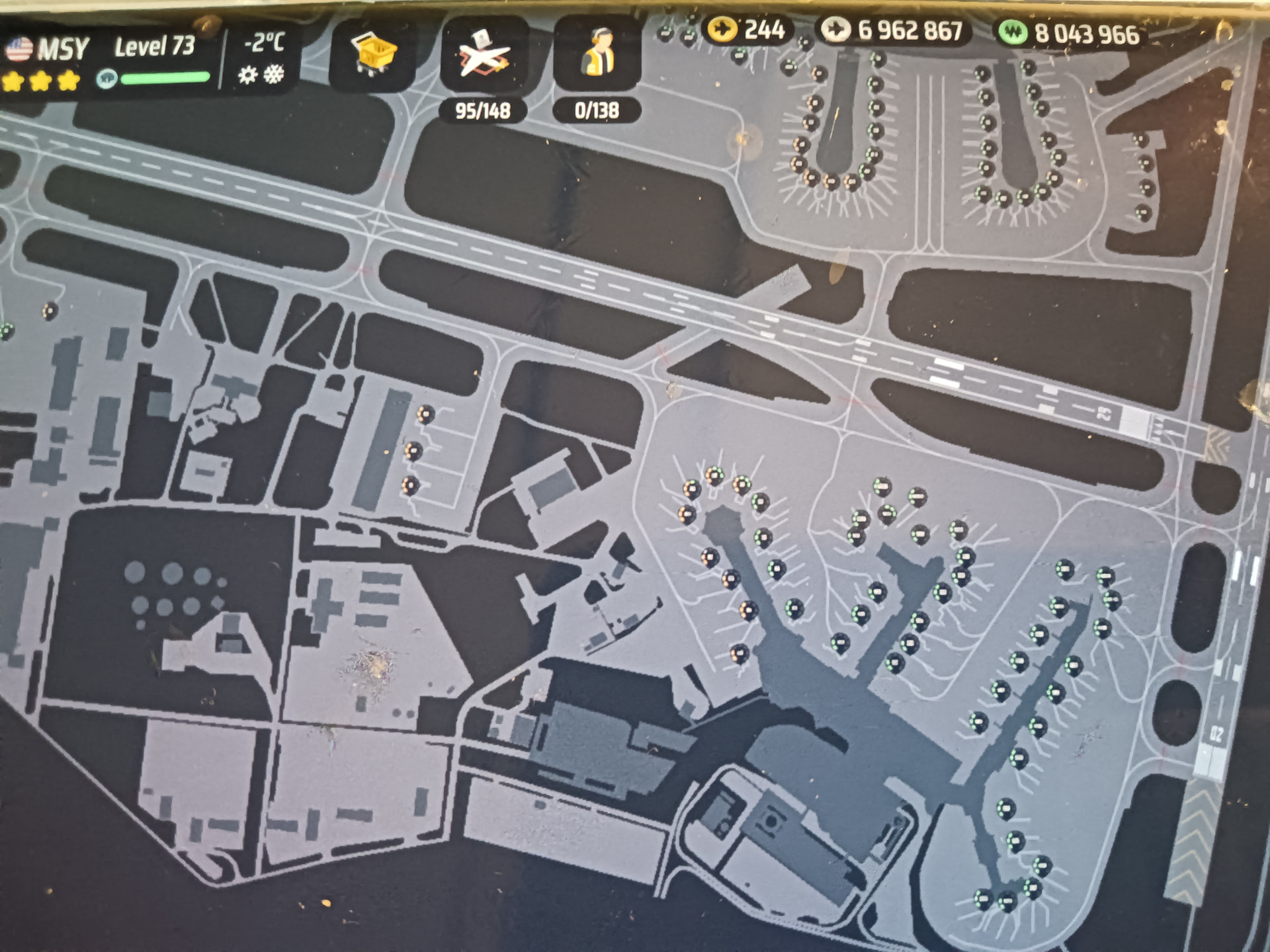Tap the silver plane currency counter
1270x952 pixels.
pos(893,31)
